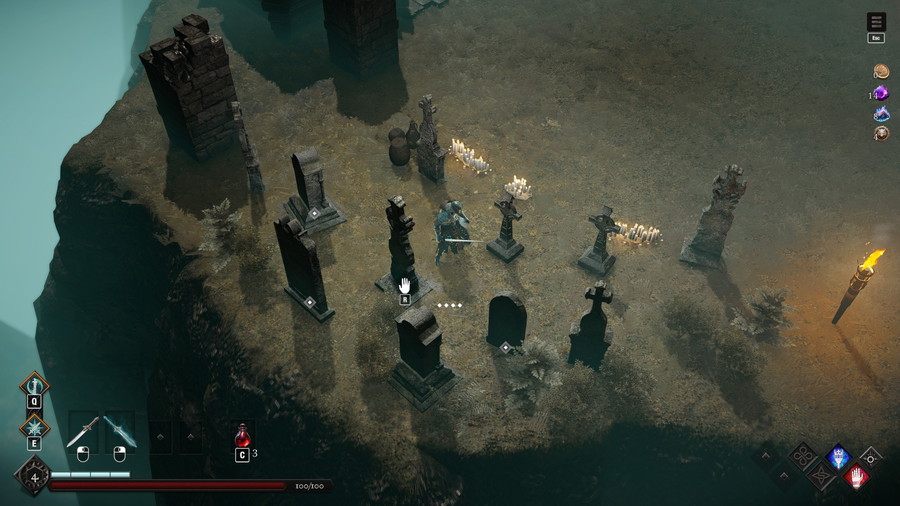Click the four-loop knot diamond slot
The image size is (900, 506).
[x=804, y=456]
